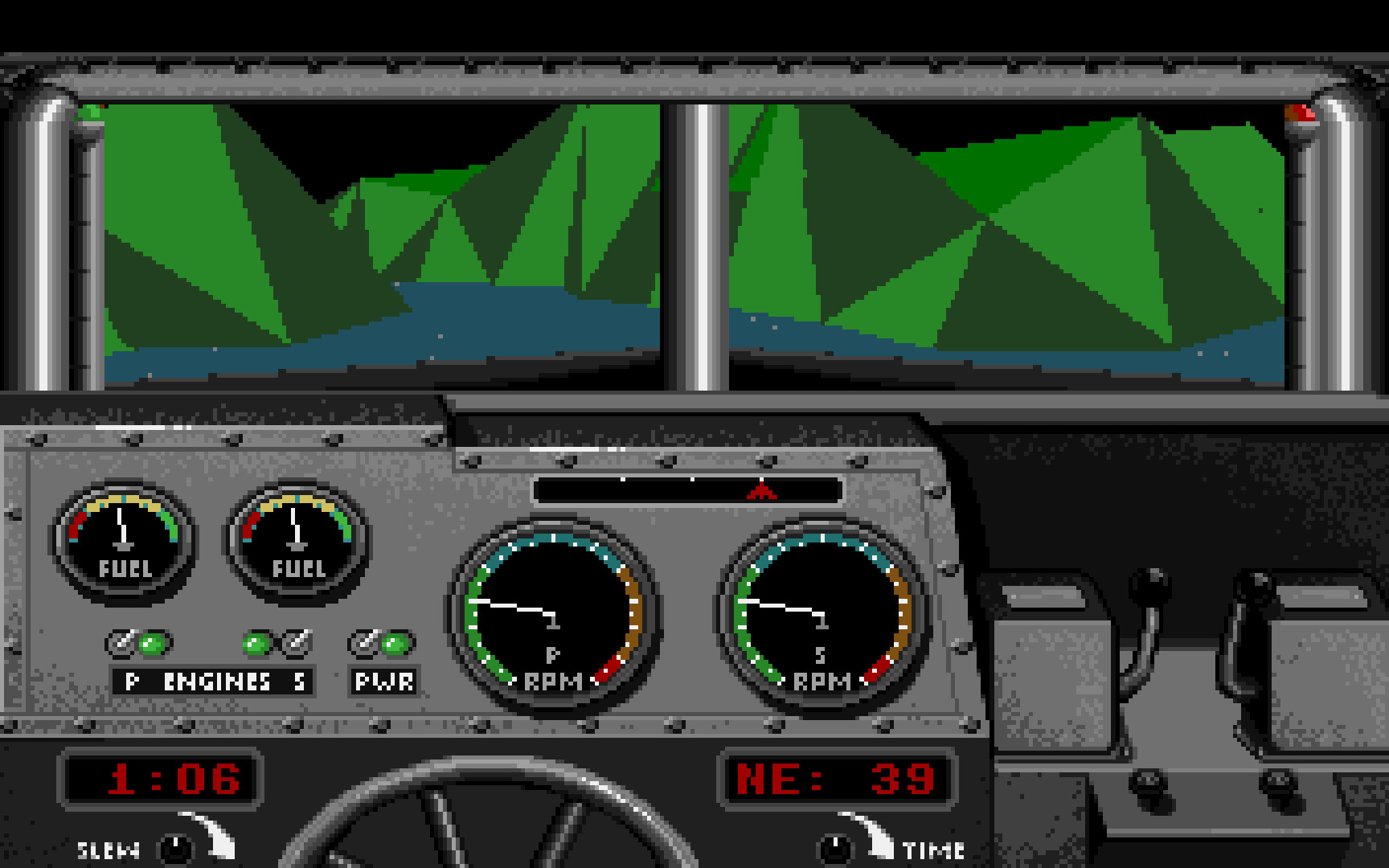Toggle the port engine indicator light
The width and height of the screenshot is (1389, 868).
pyautogui.click(x=150, y=643)
